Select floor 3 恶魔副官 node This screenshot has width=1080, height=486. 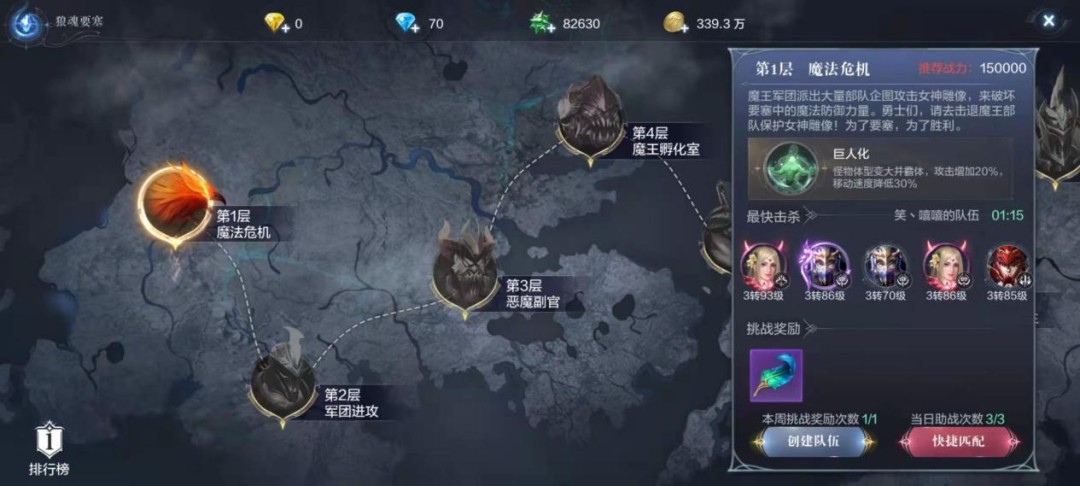point(467,270)
